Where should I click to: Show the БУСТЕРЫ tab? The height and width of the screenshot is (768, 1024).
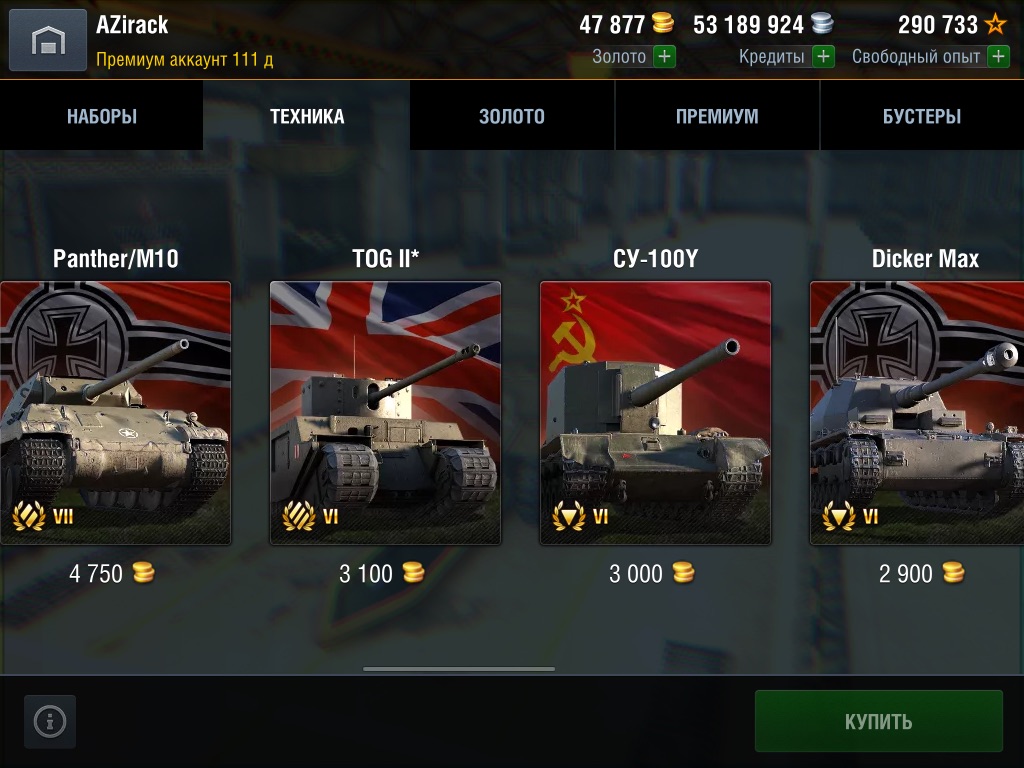point(921,116)
